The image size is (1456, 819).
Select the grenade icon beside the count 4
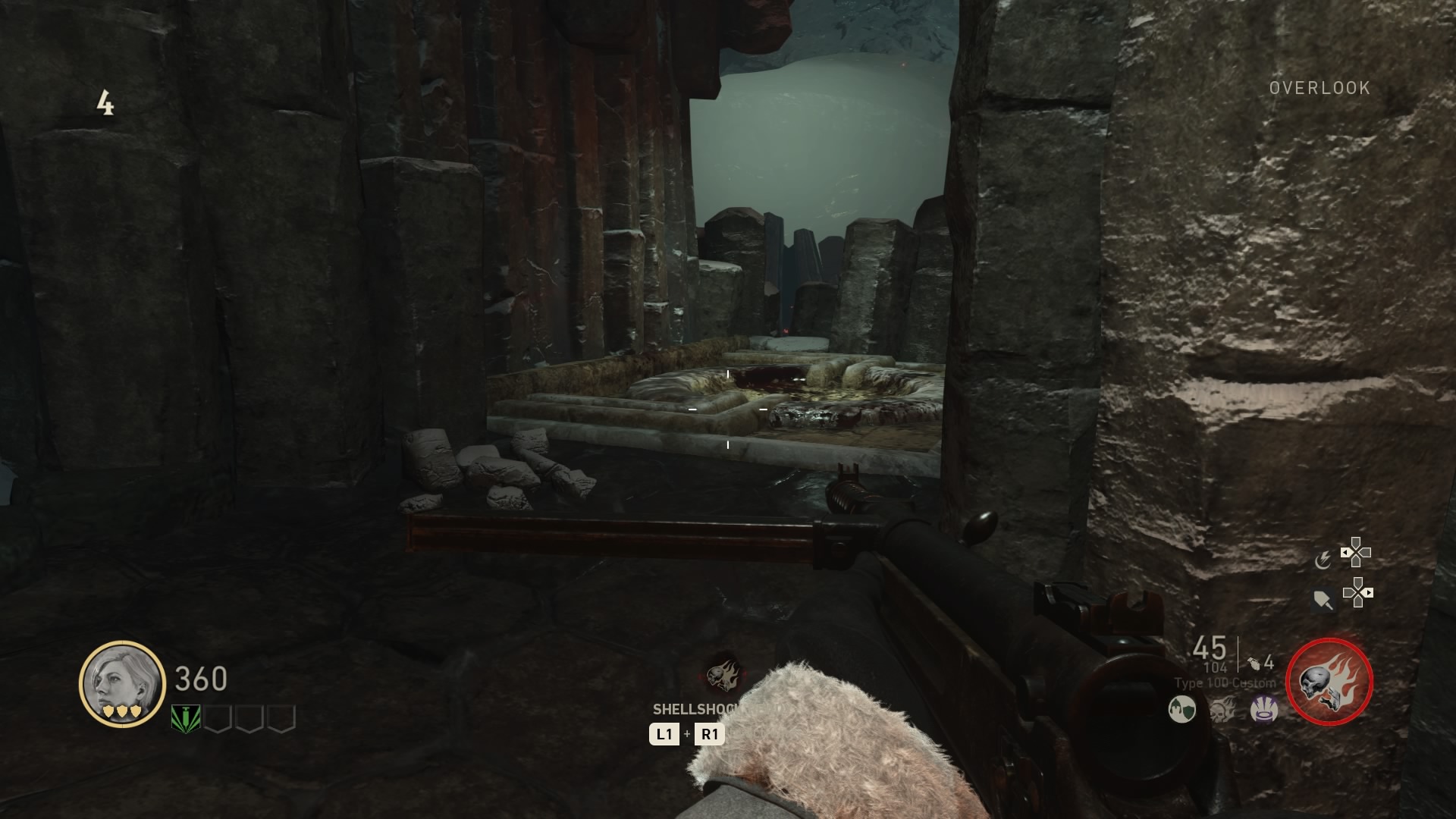[x=1252, y=663]
